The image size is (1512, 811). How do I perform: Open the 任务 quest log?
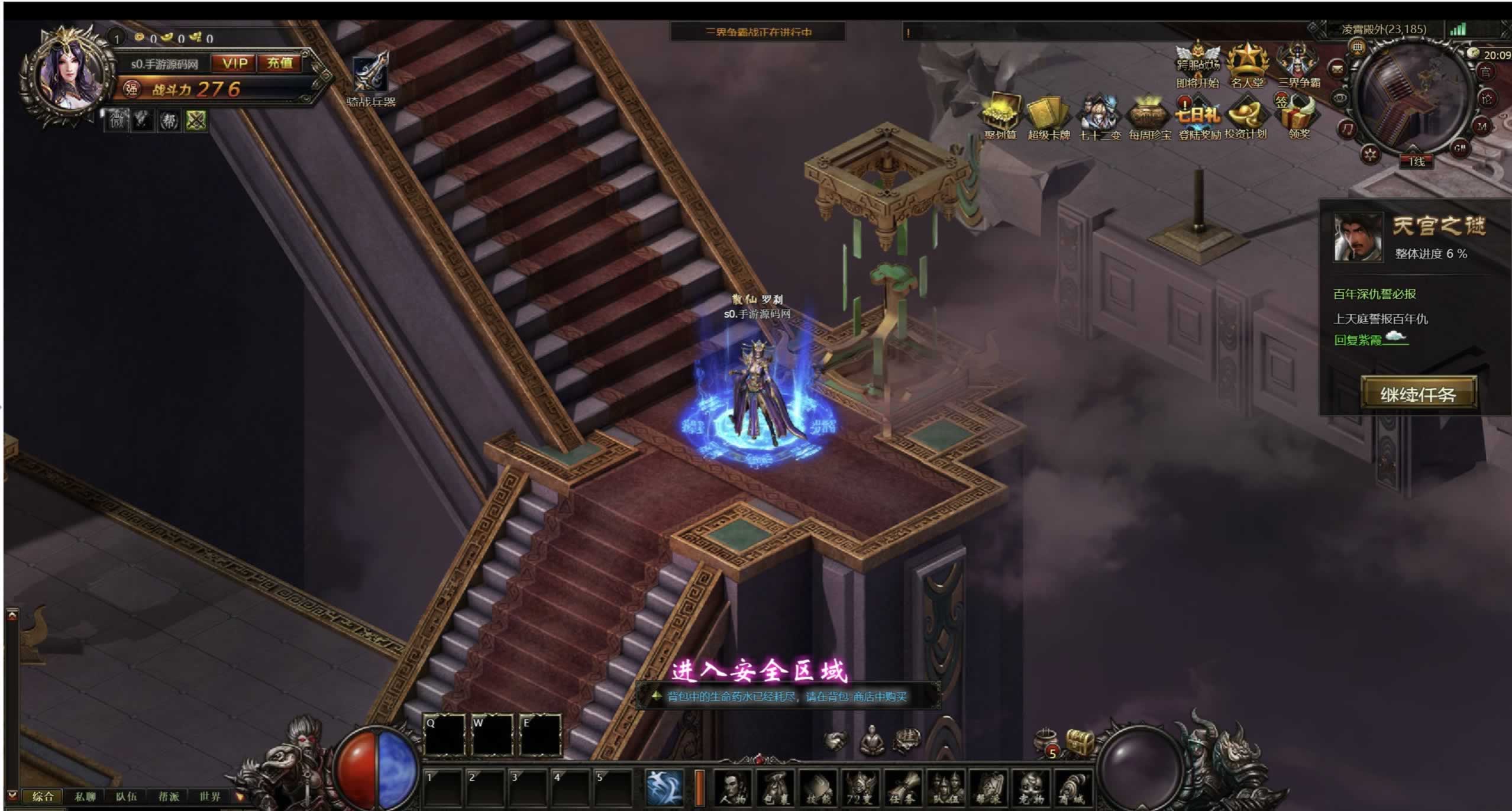(903, 789)
